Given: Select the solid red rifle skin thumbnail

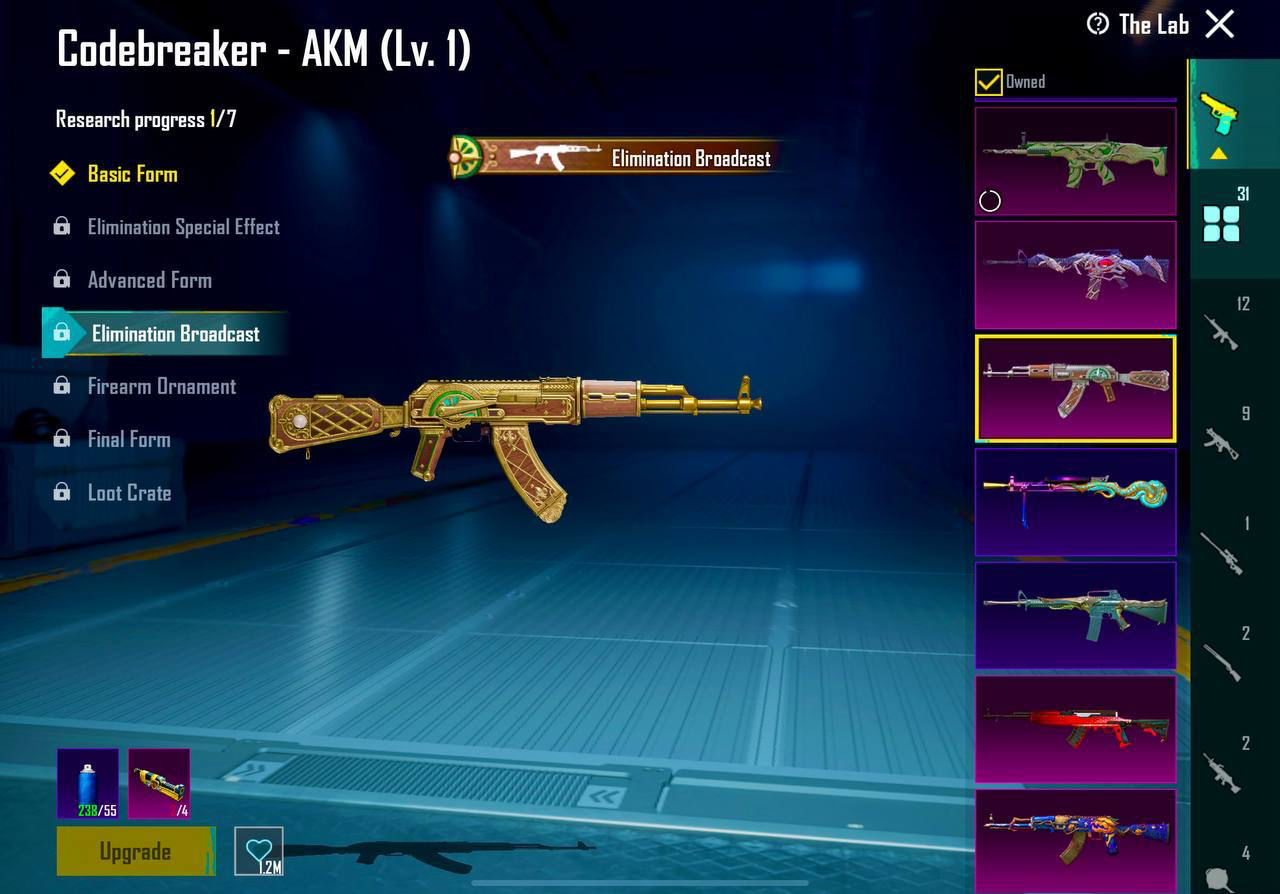Looking at the screenshot, I should tap(1075, 729).
